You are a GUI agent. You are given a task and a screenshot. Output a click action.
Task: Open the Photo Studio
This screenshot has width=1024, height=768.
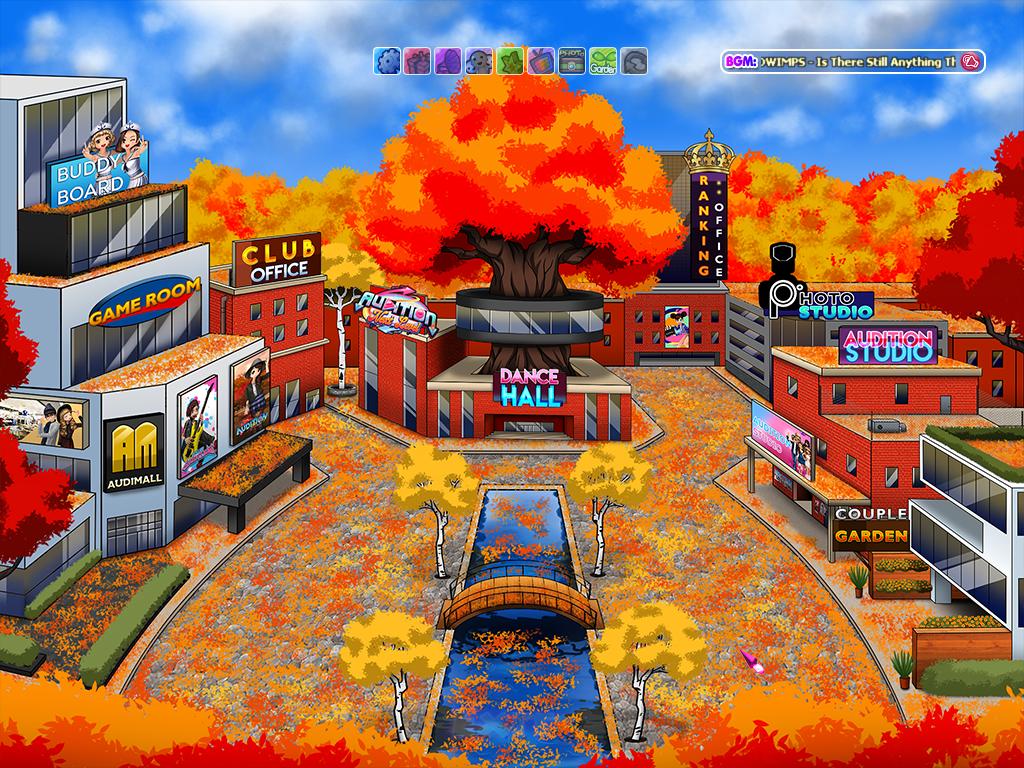(x=819, y=298)
